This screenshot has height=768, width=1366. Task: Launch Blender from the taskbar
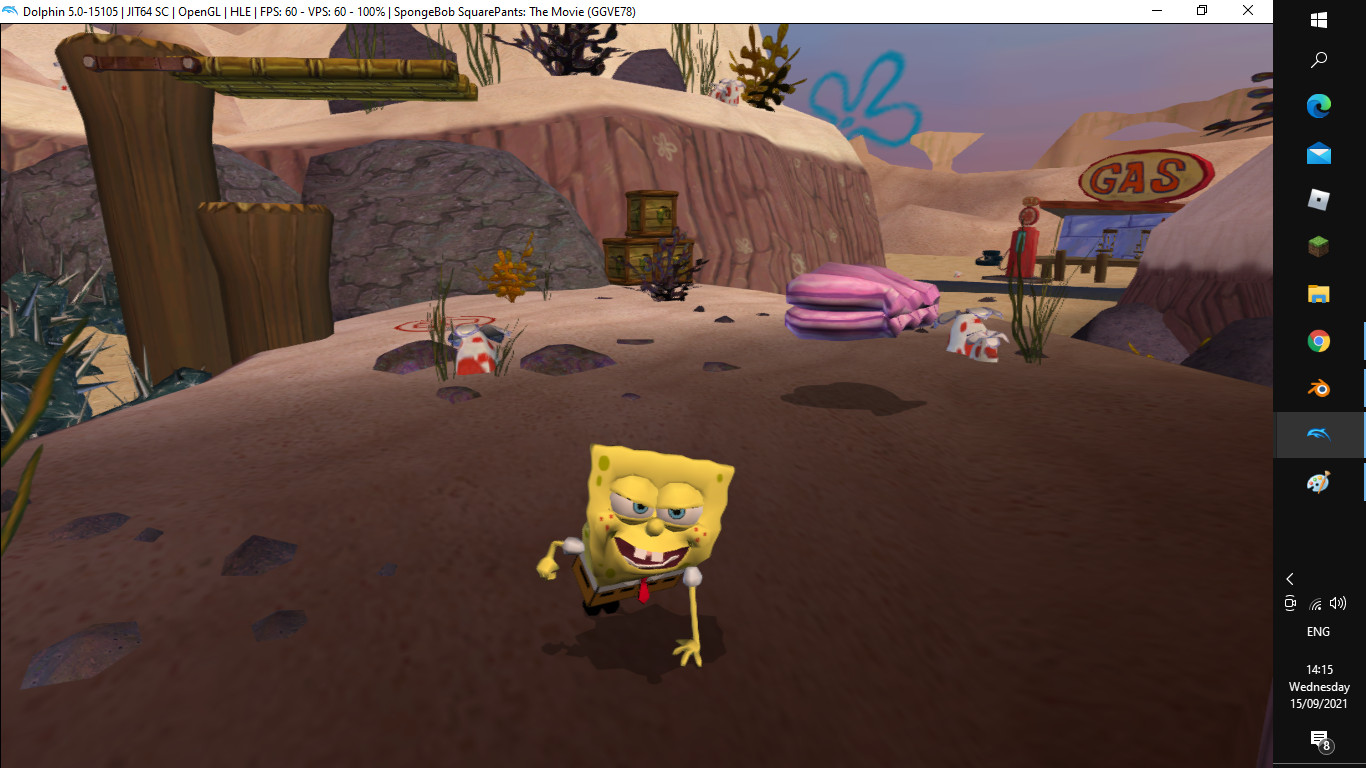(1318, 388)
